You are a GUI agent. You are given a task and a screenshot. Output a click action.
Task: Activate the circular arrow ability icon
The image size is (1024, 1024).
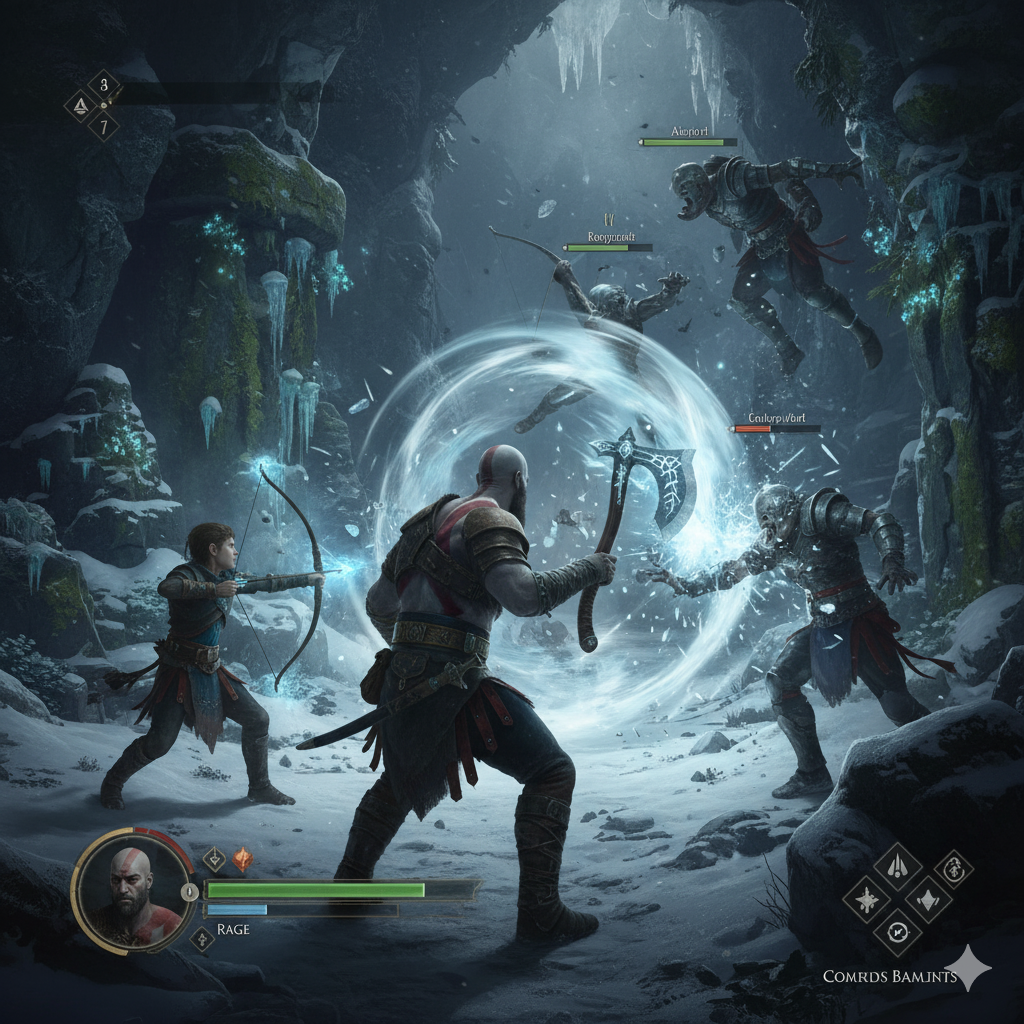(x=897, y=933)
